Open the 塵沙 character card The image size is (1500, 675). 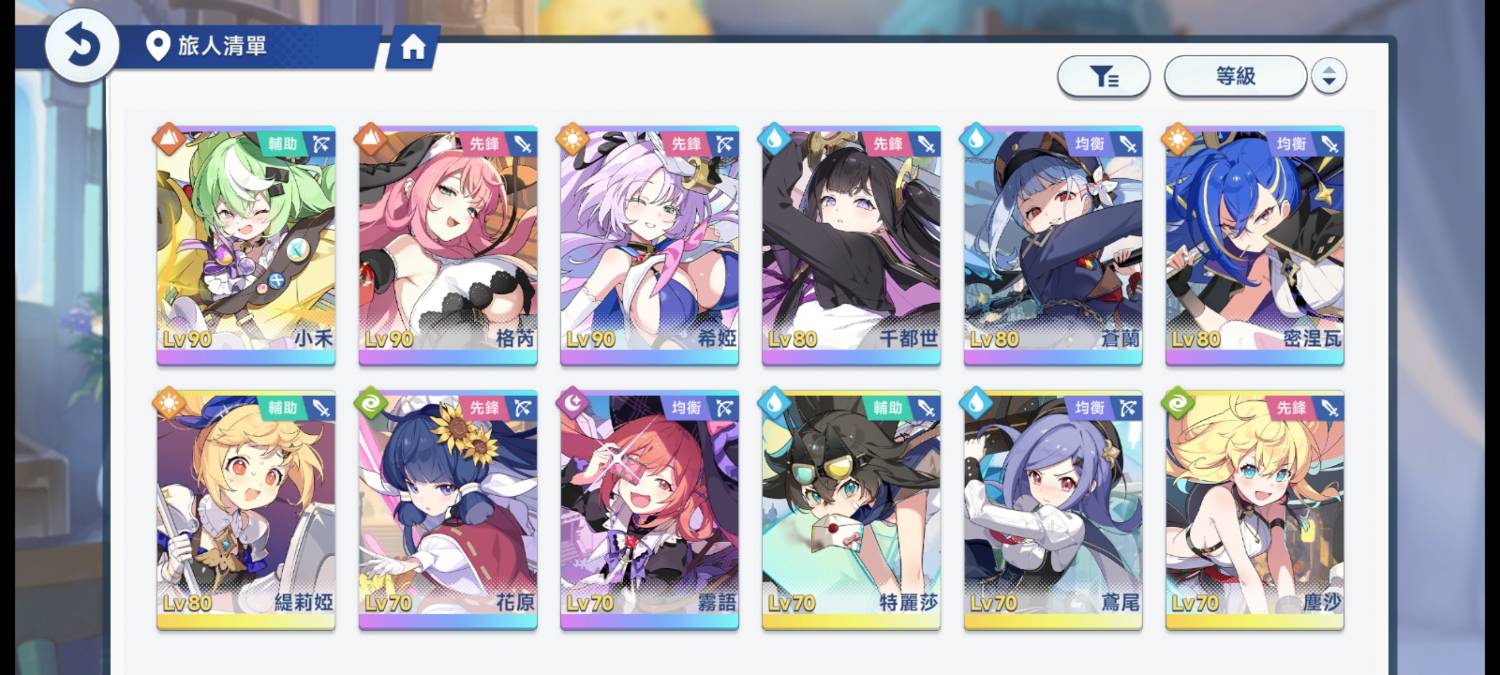coord(1255,509)
